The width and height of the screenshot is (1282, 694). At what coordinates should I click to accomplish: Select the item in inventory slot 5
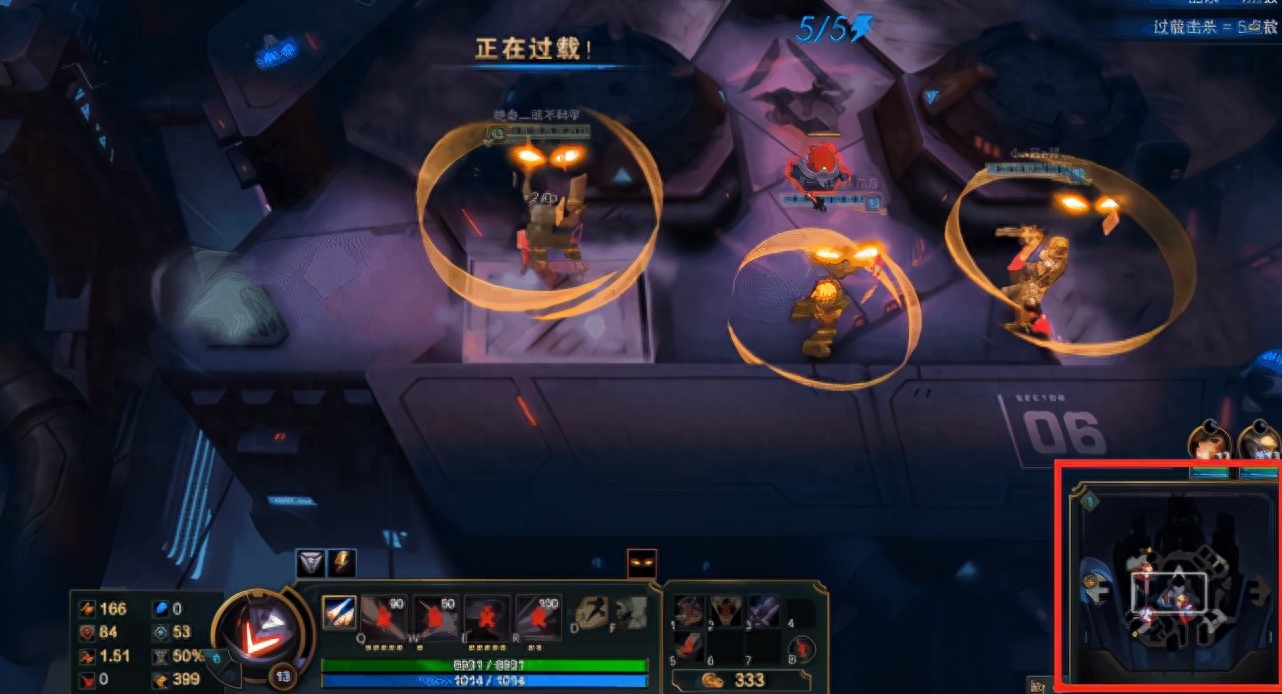coord(689,644)
